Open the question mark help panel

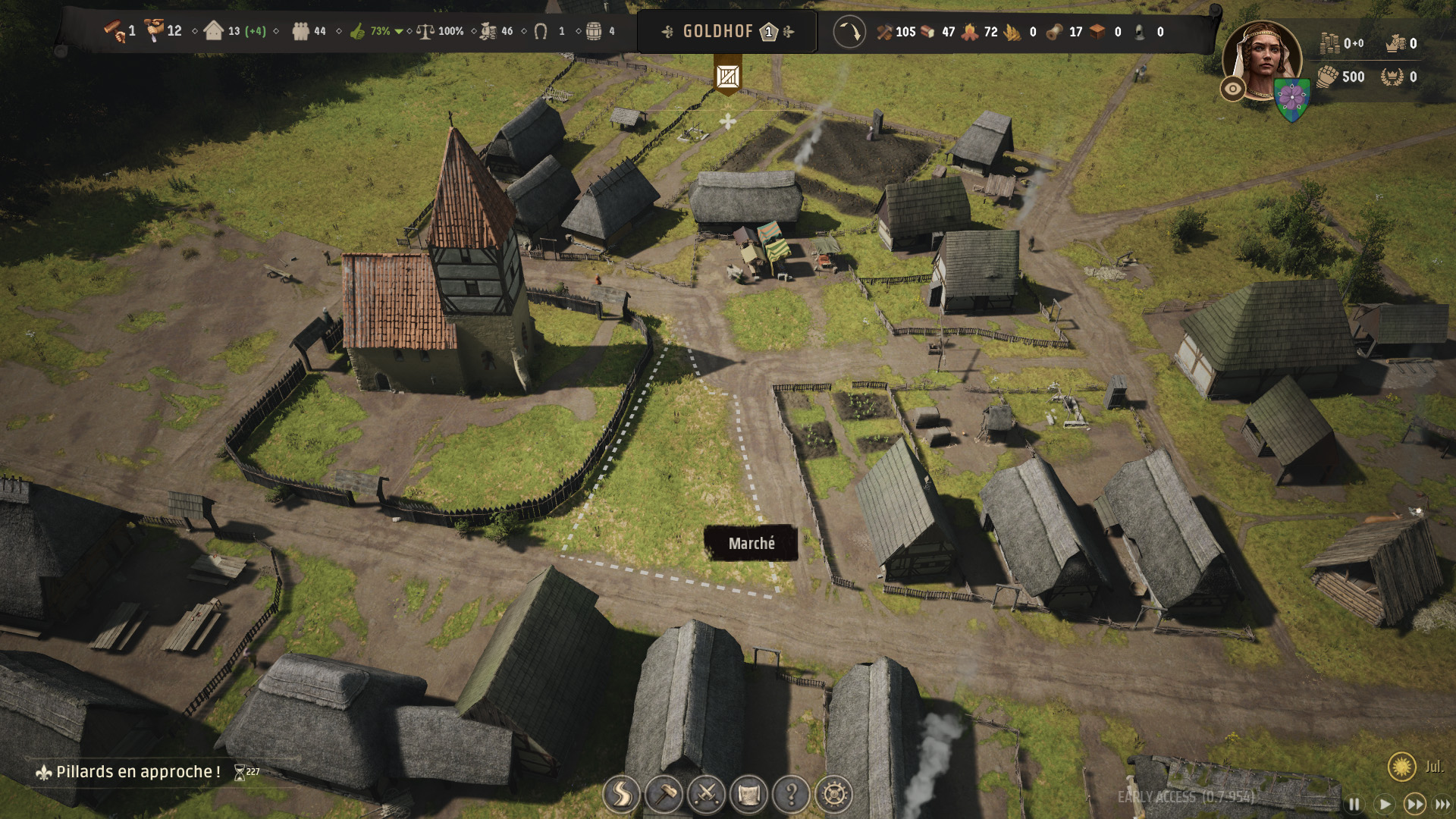click(x=791, y=794)
